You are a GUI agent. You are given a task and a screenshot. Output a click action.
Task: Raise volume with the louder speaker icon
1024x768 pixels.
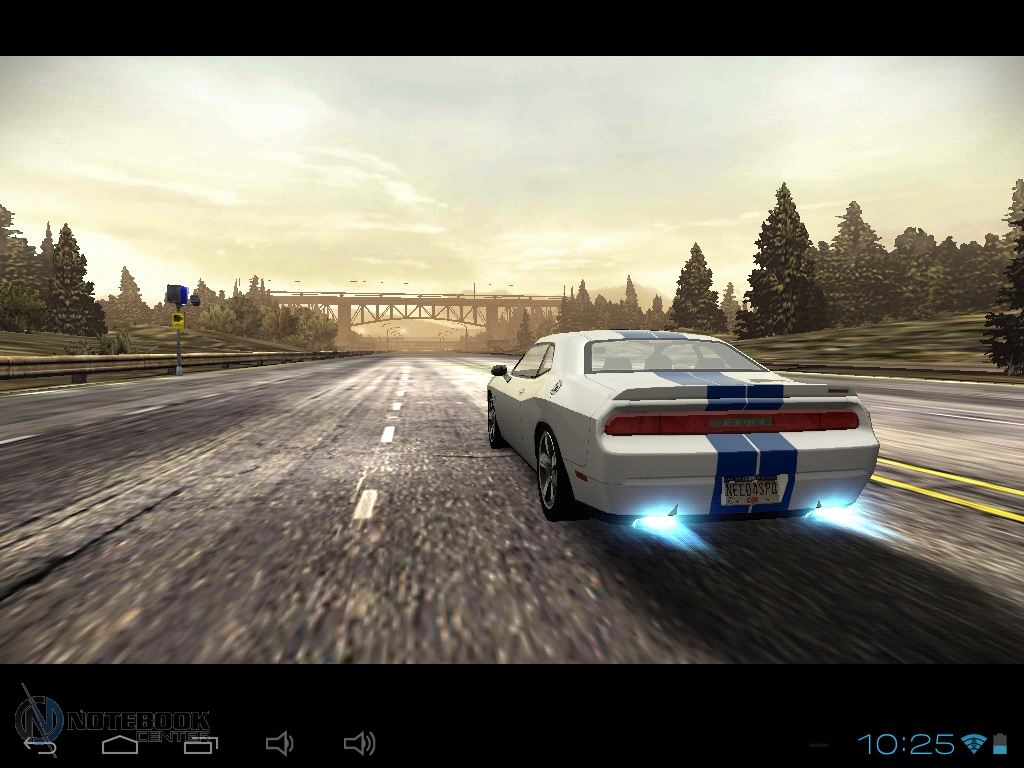point(359,743)
